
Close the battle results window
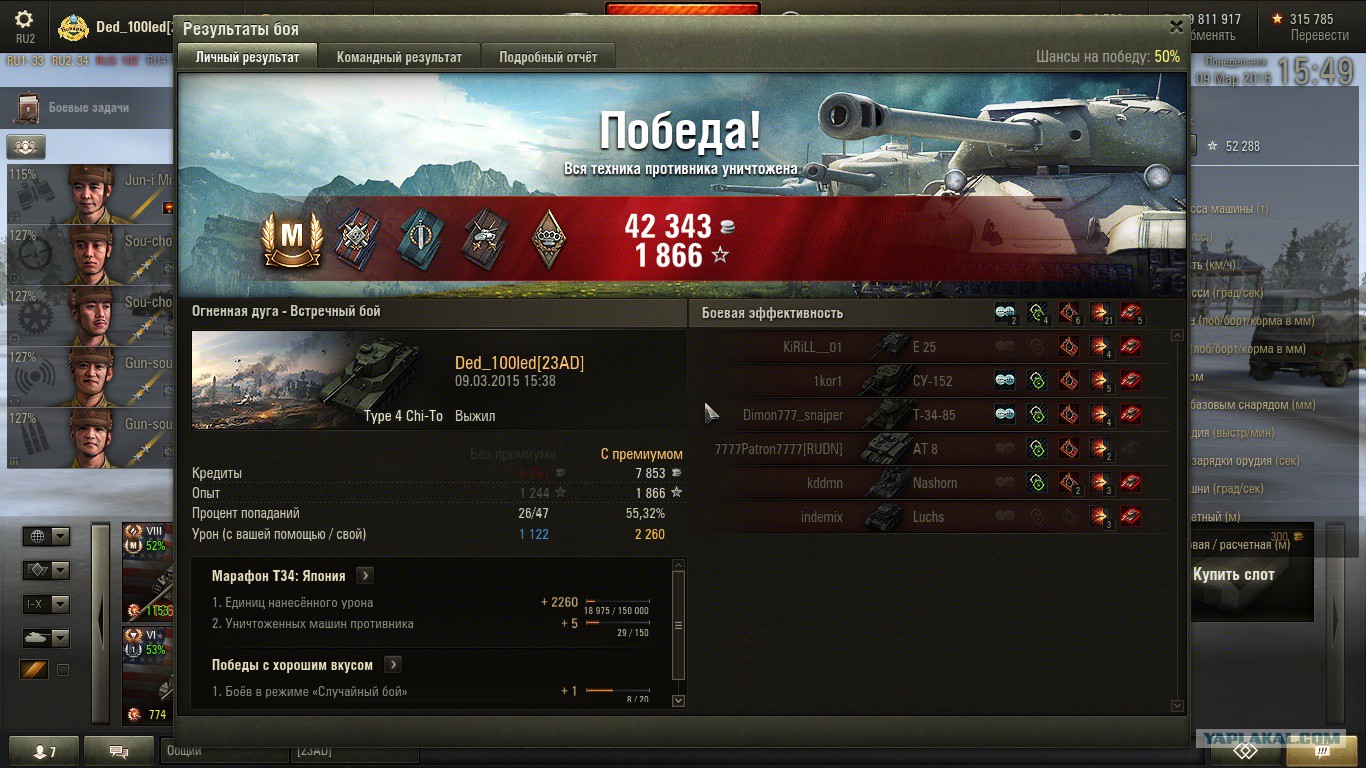coord(1176,28)
